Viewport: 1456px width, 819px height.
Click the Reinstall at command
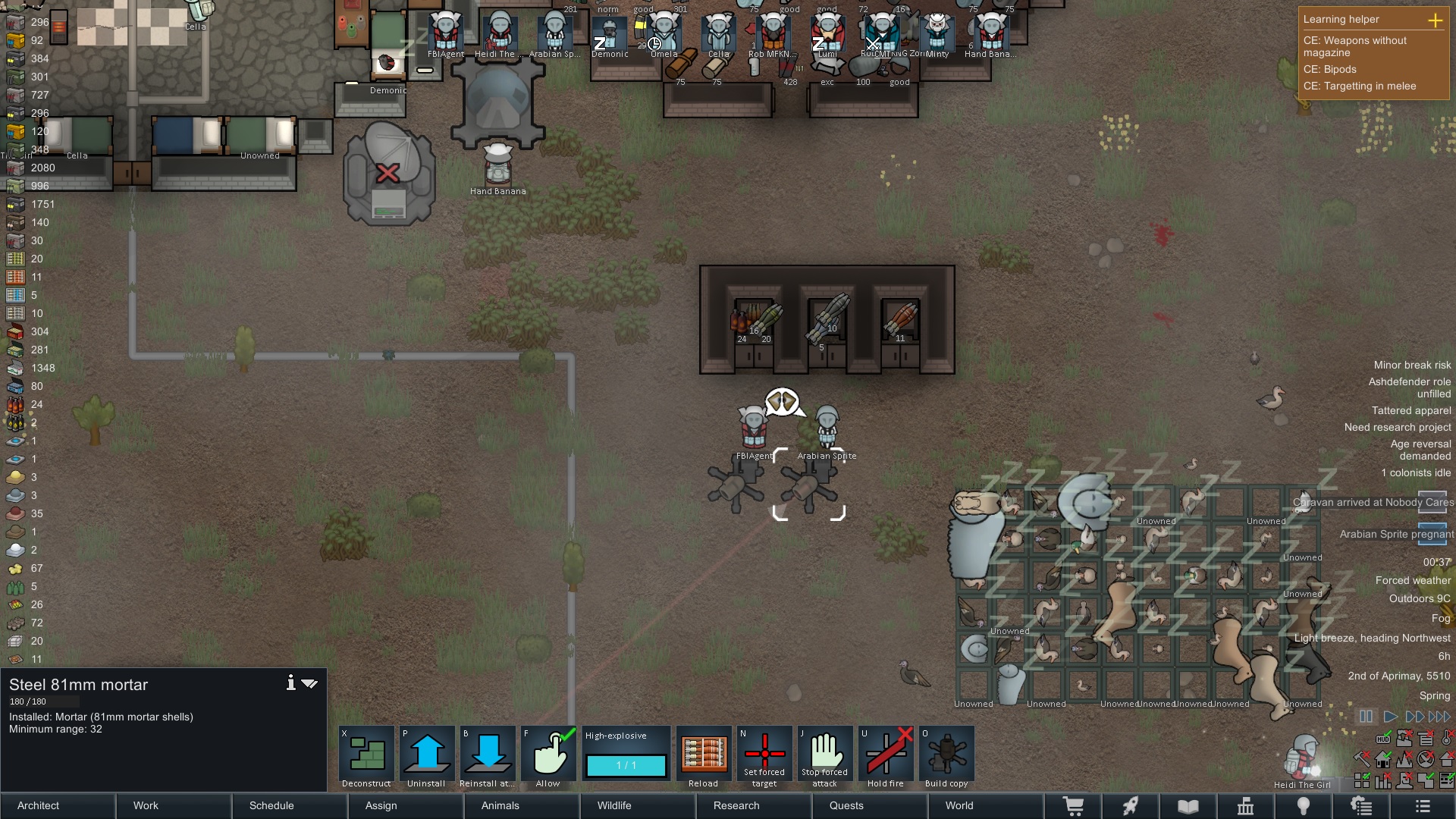[488, 755]
